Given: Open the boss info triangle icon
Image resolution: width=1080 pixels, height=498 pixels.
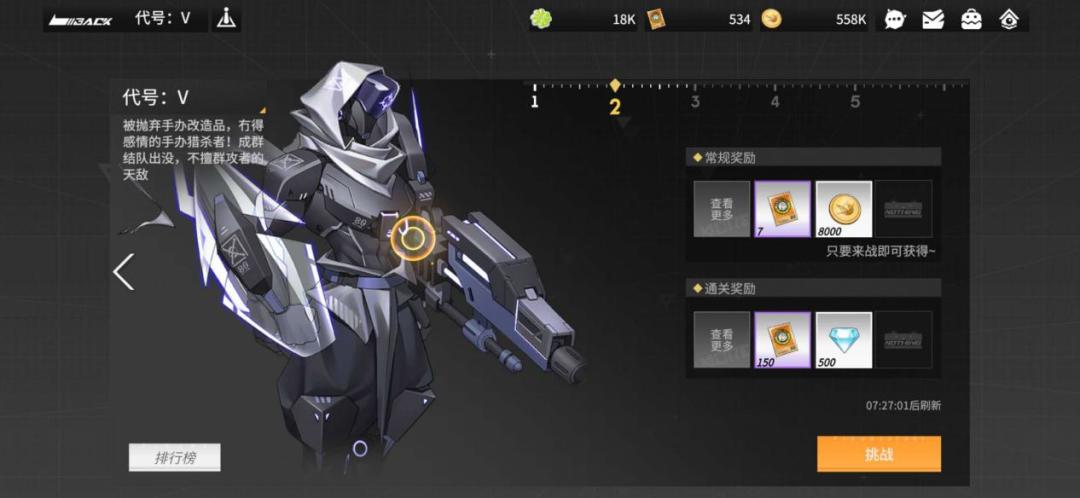Looking at the screenshot, I should pos(227,19).
